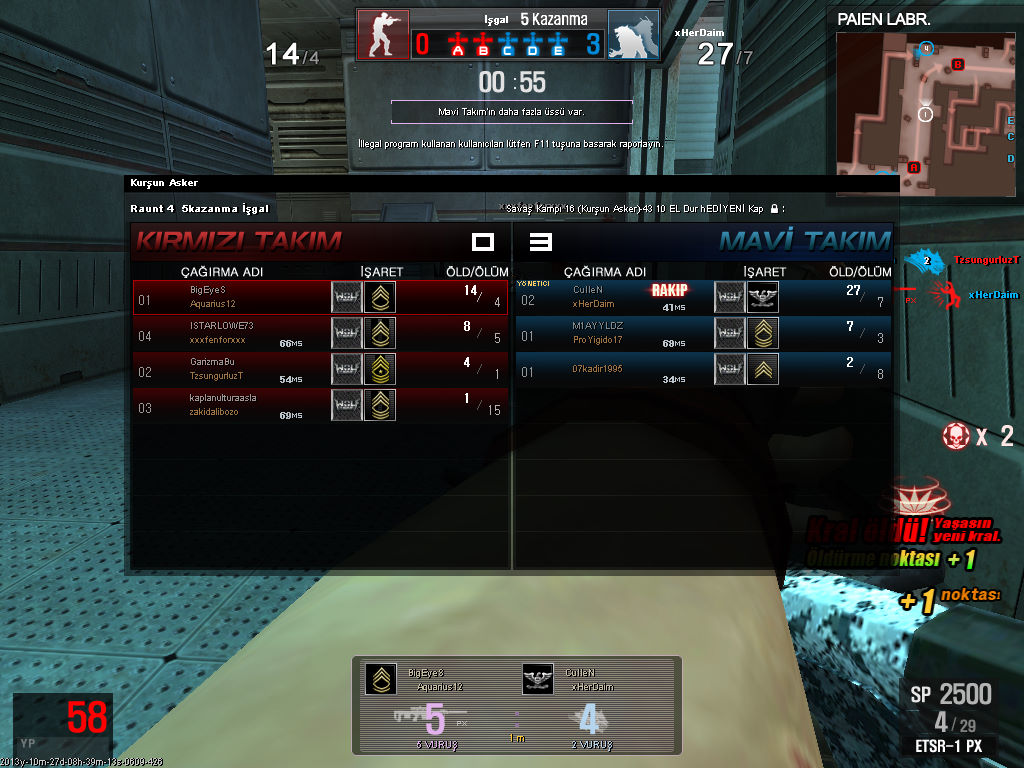This screenshot has height=768, width=1024.
Task: Click the red soldier team emblem
Action: [383, 35]
